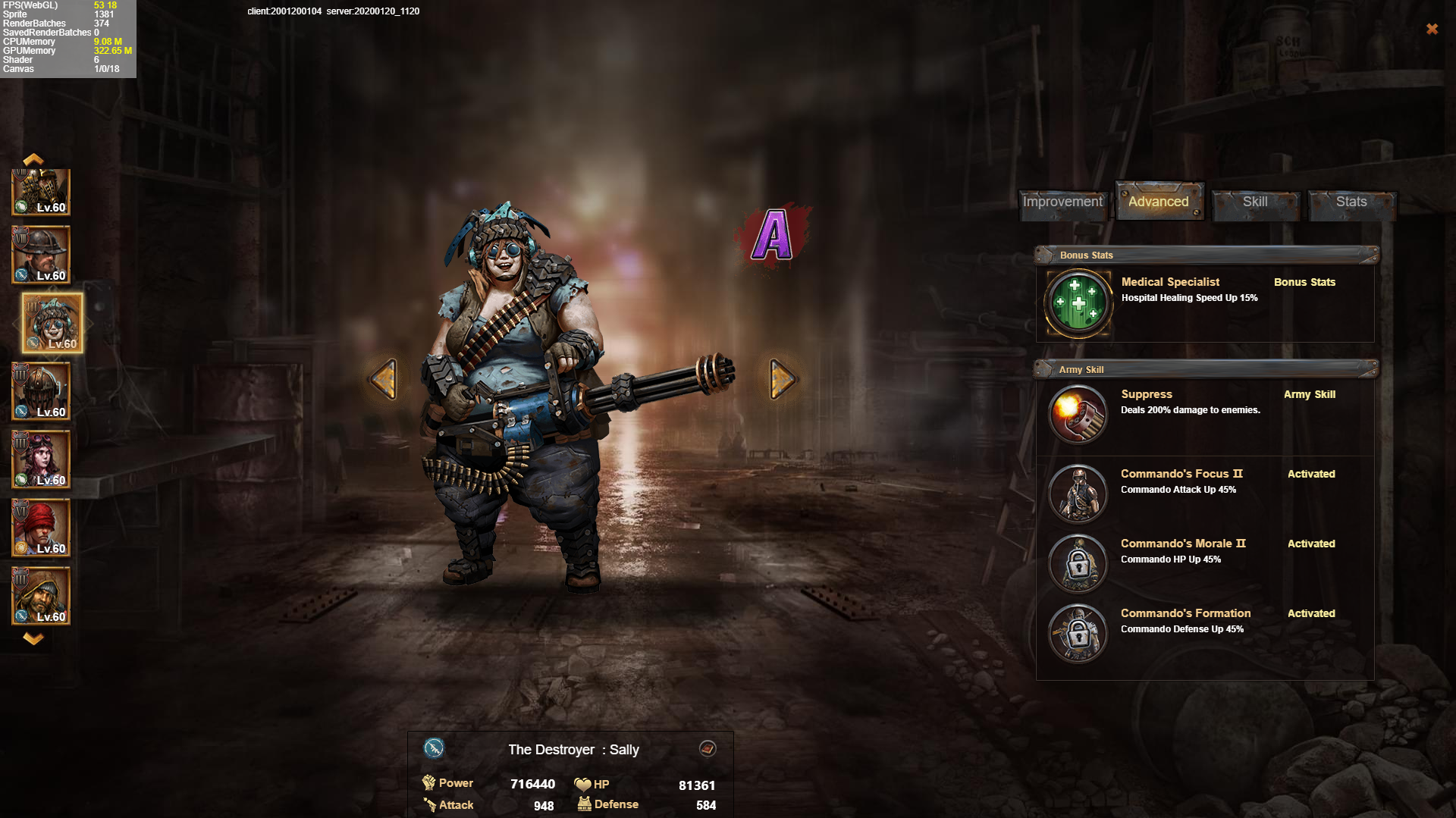1456x818 pixels.
Task: Select the Commando's Focus II skill icon
Action: tap(1078, 494)
